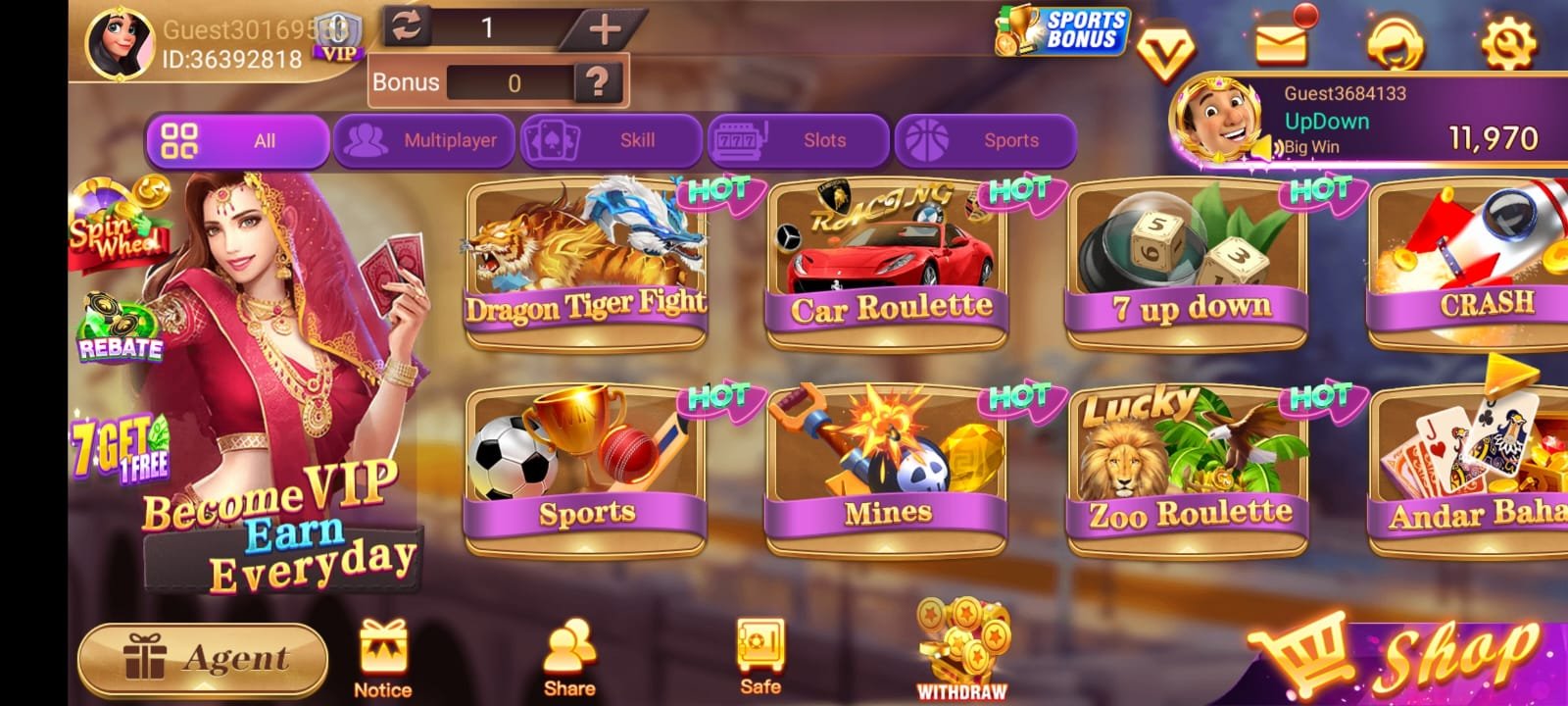Open the gear settings icon

coord(1508,41)
